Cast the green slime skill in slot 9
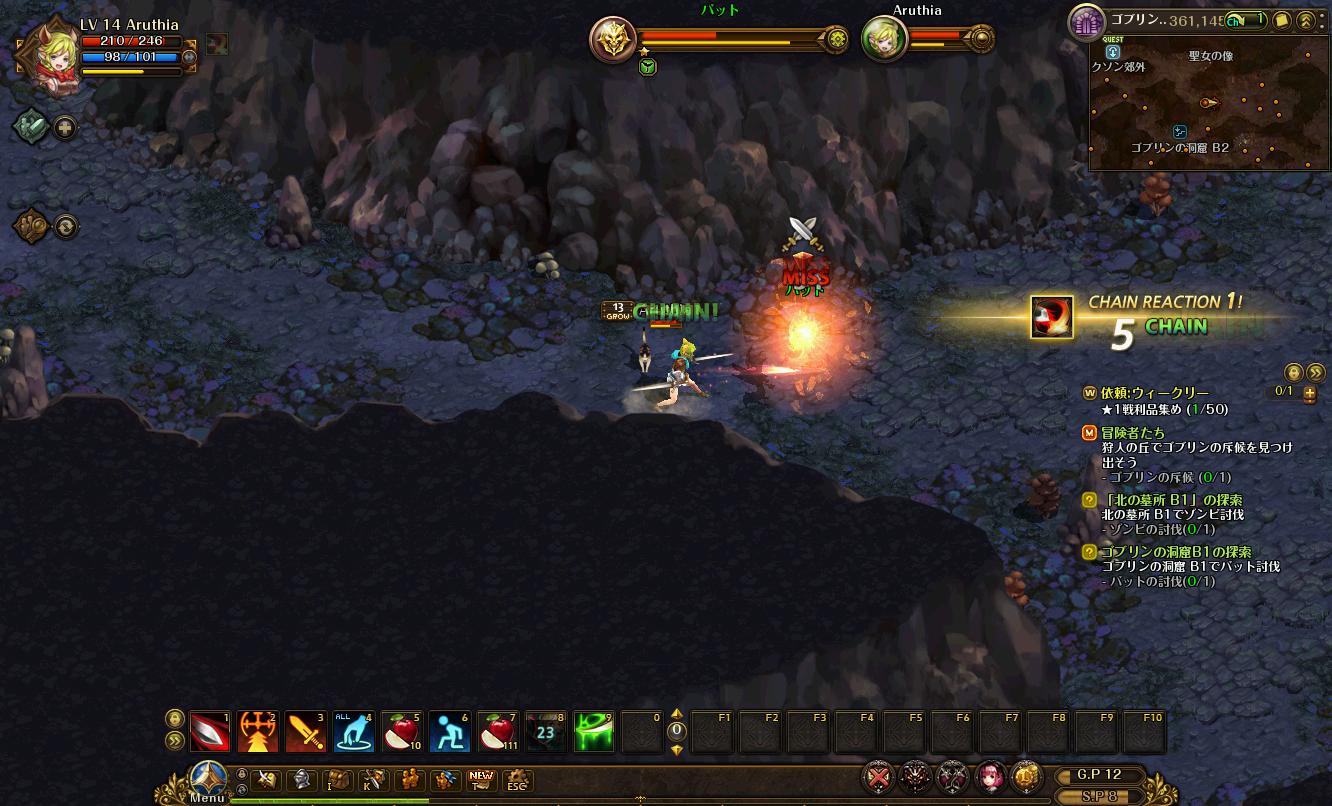 click(x=594, y=732)
